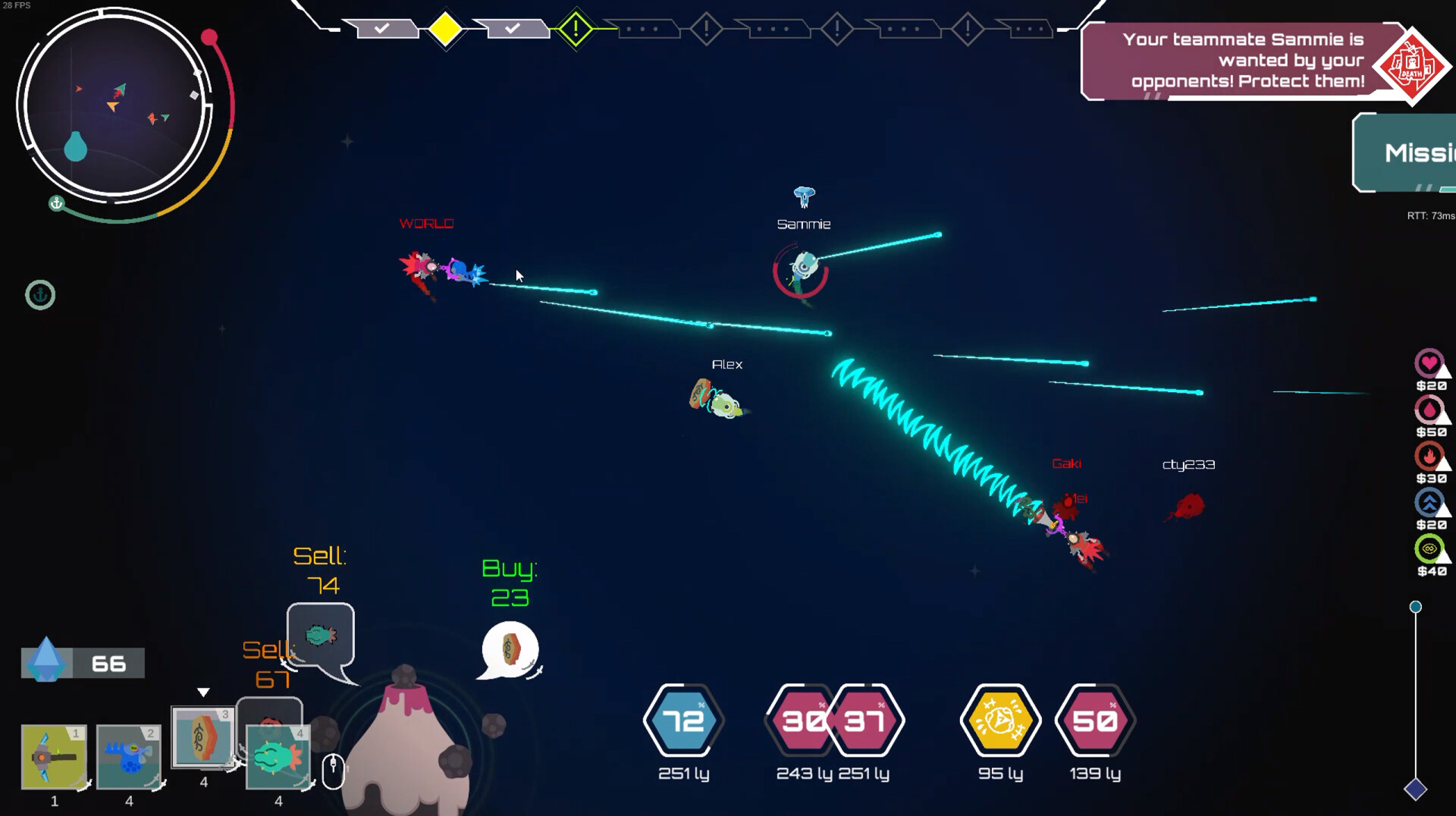This screenshot has width=1456, height=816.
Task: Buy the $20 heart upgrade
Action: [x=1429, y=364]
